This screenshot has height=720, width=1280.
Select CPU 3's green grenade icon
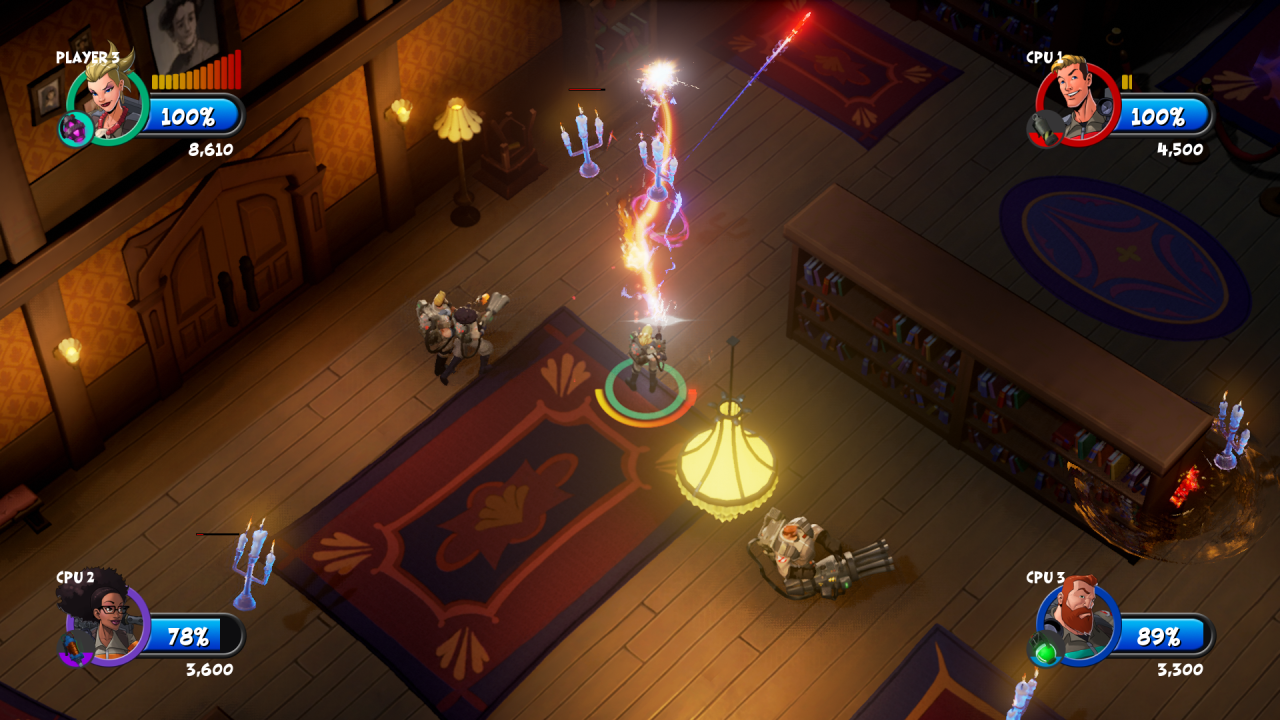1045,652
